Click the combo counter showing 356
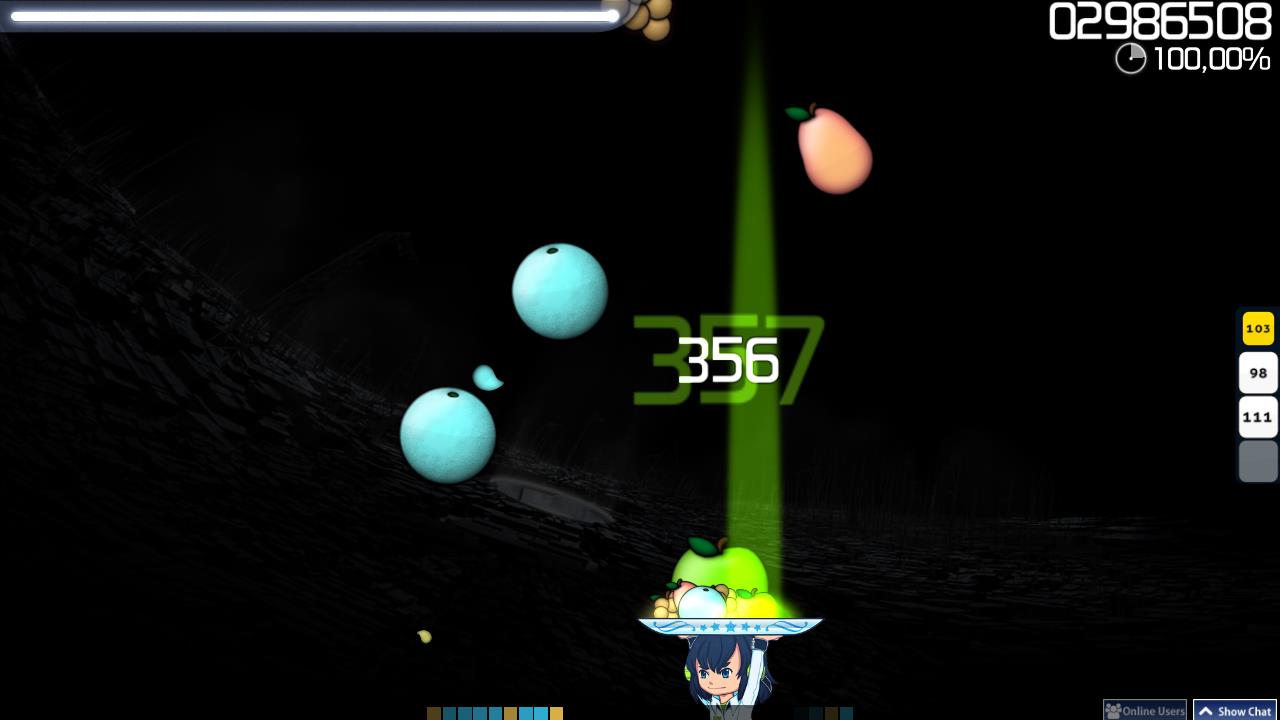The height and width of the screenshot is (720, 1280). [x=728, y=360]
